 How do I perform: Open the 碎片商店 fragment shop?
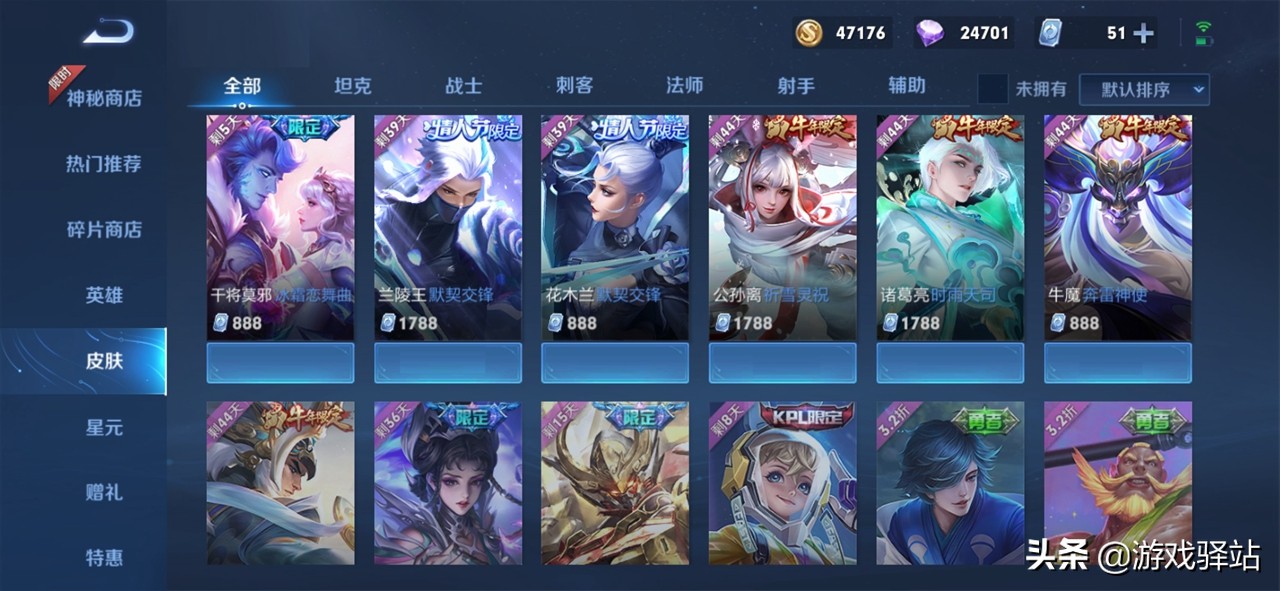[x=104, y=229]
